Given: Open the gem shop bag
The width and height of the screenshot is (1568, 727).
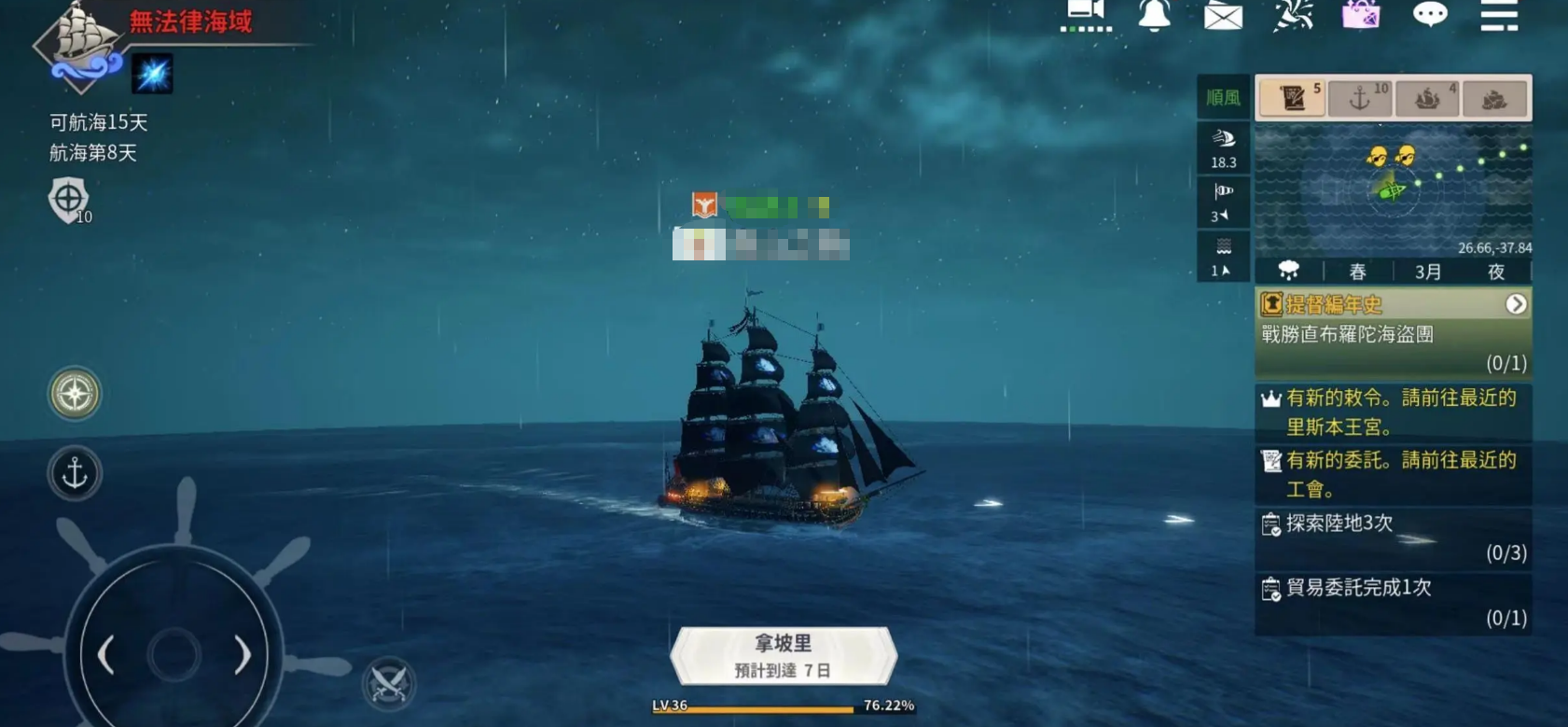Looking at the screenshot, I should pos(1361,17).
